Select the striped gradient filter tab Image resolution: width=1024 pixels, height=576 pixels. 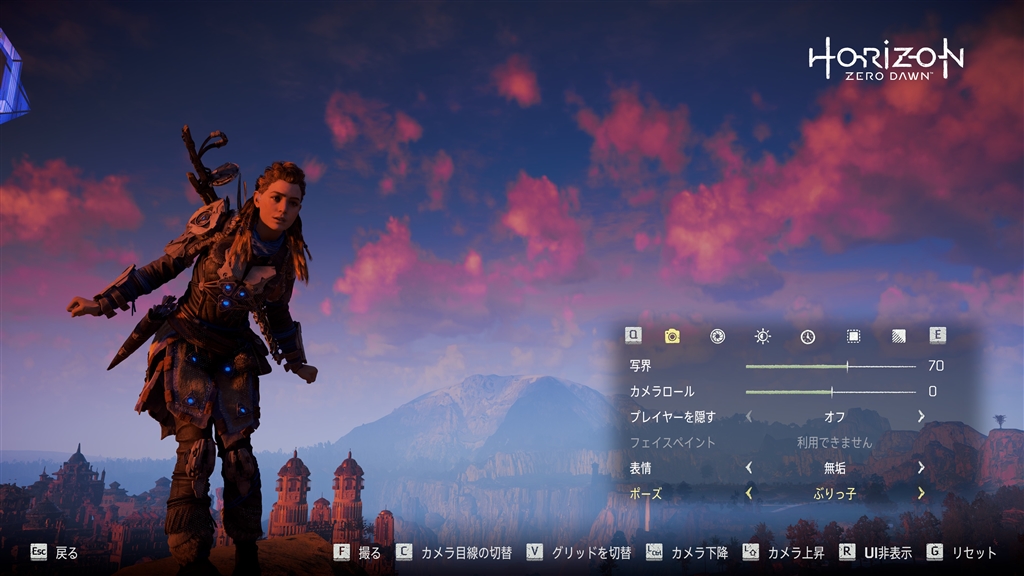click(898, 336)
